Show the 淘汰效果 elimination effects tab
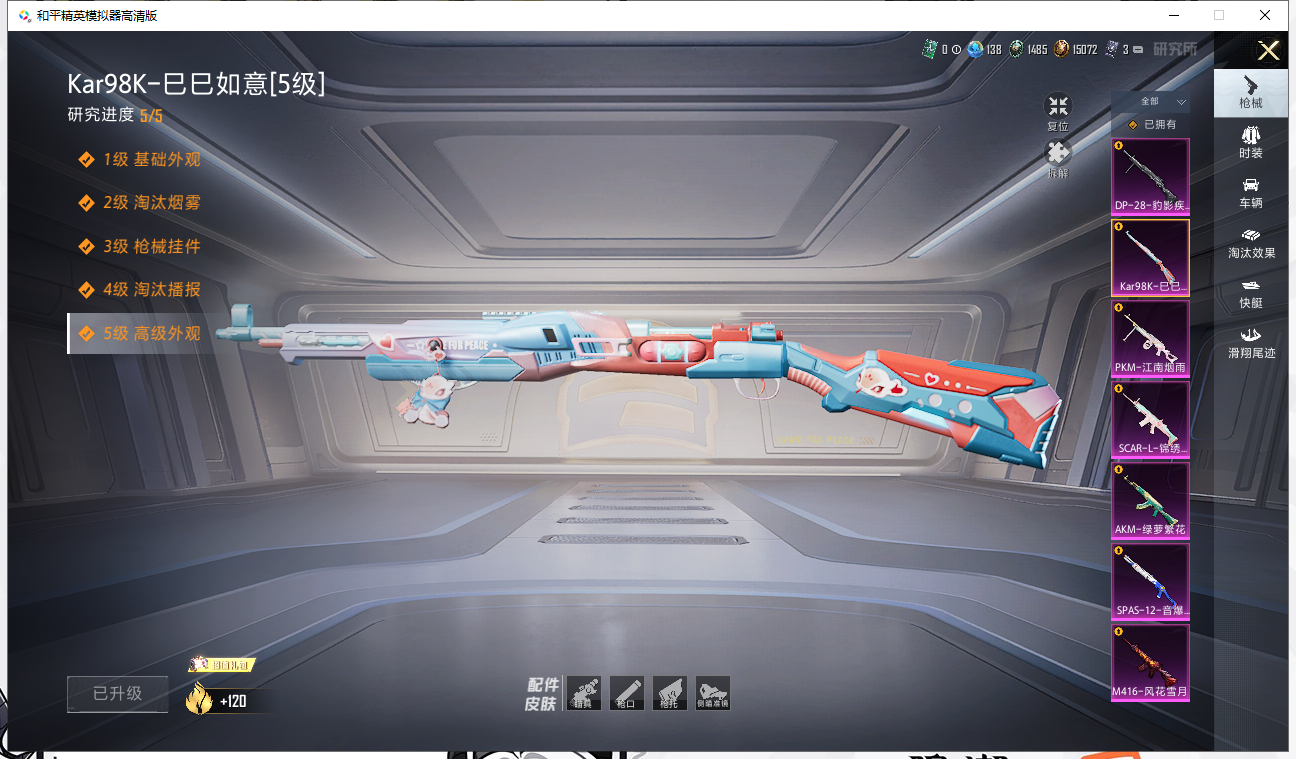 click(x=1250, y=243)
